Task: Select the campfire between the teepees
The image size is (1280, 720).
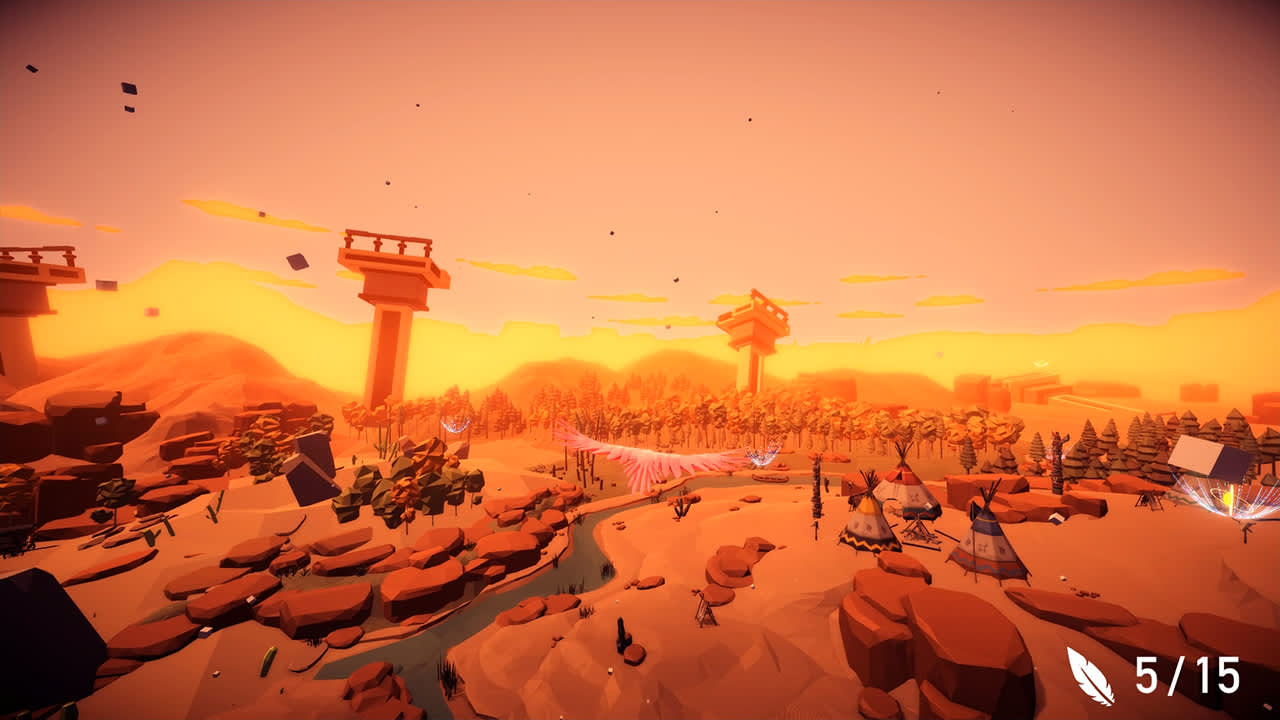Action: coord(919,528)
